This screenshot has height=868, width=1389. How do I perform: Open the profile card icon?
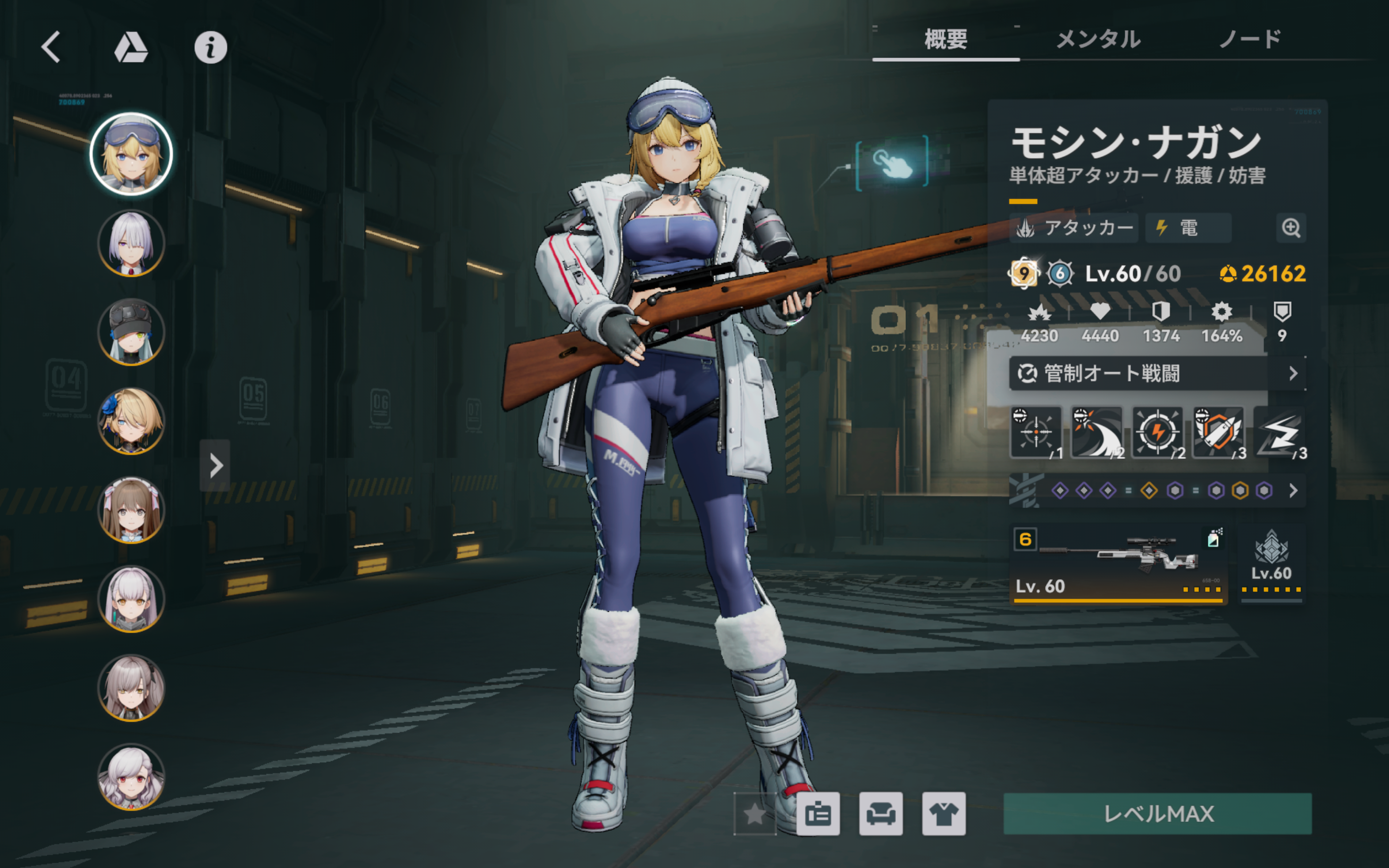pos(818,813)
